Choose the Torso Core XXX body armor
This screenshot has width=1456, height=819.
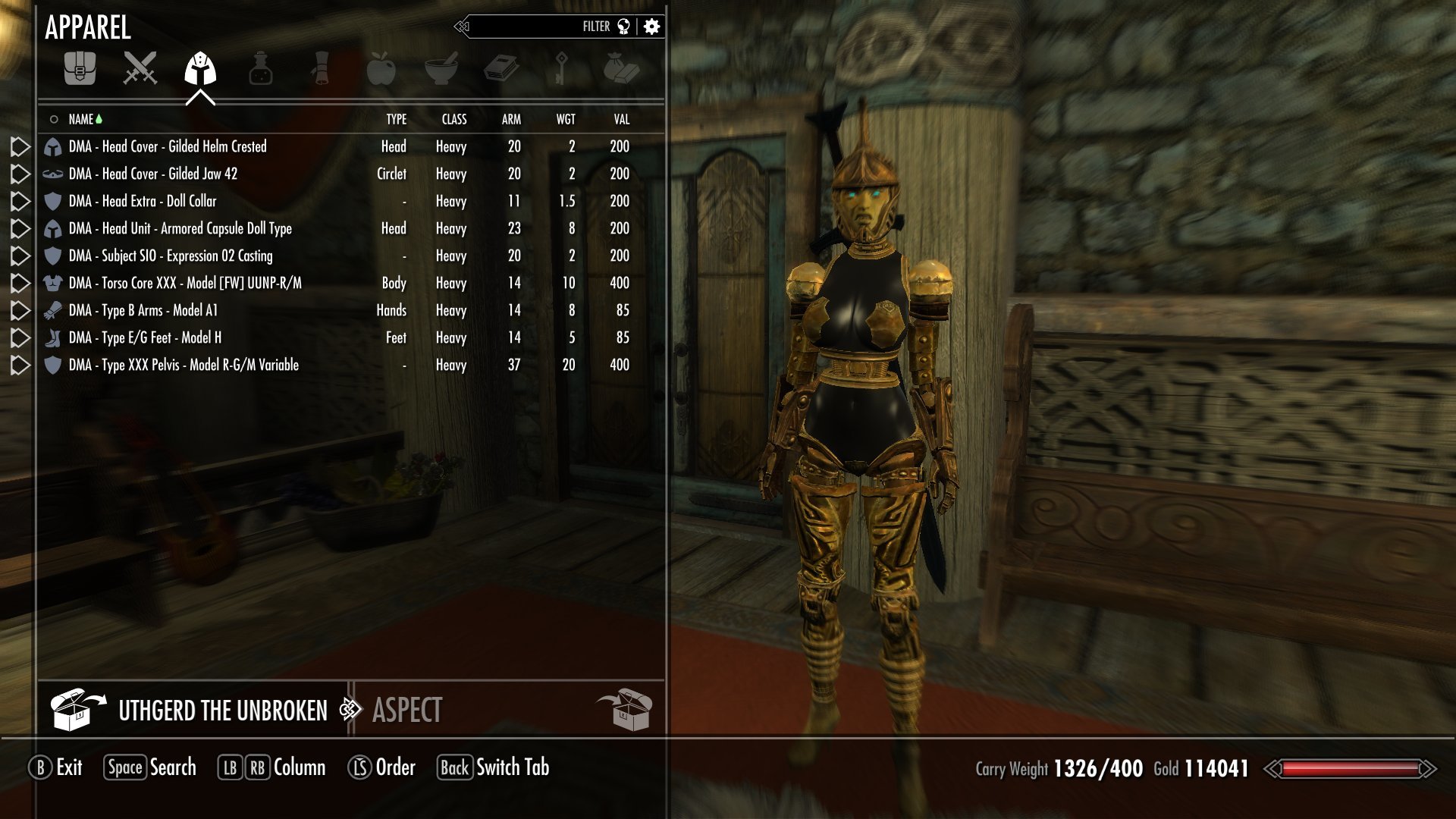pos(185,283)
